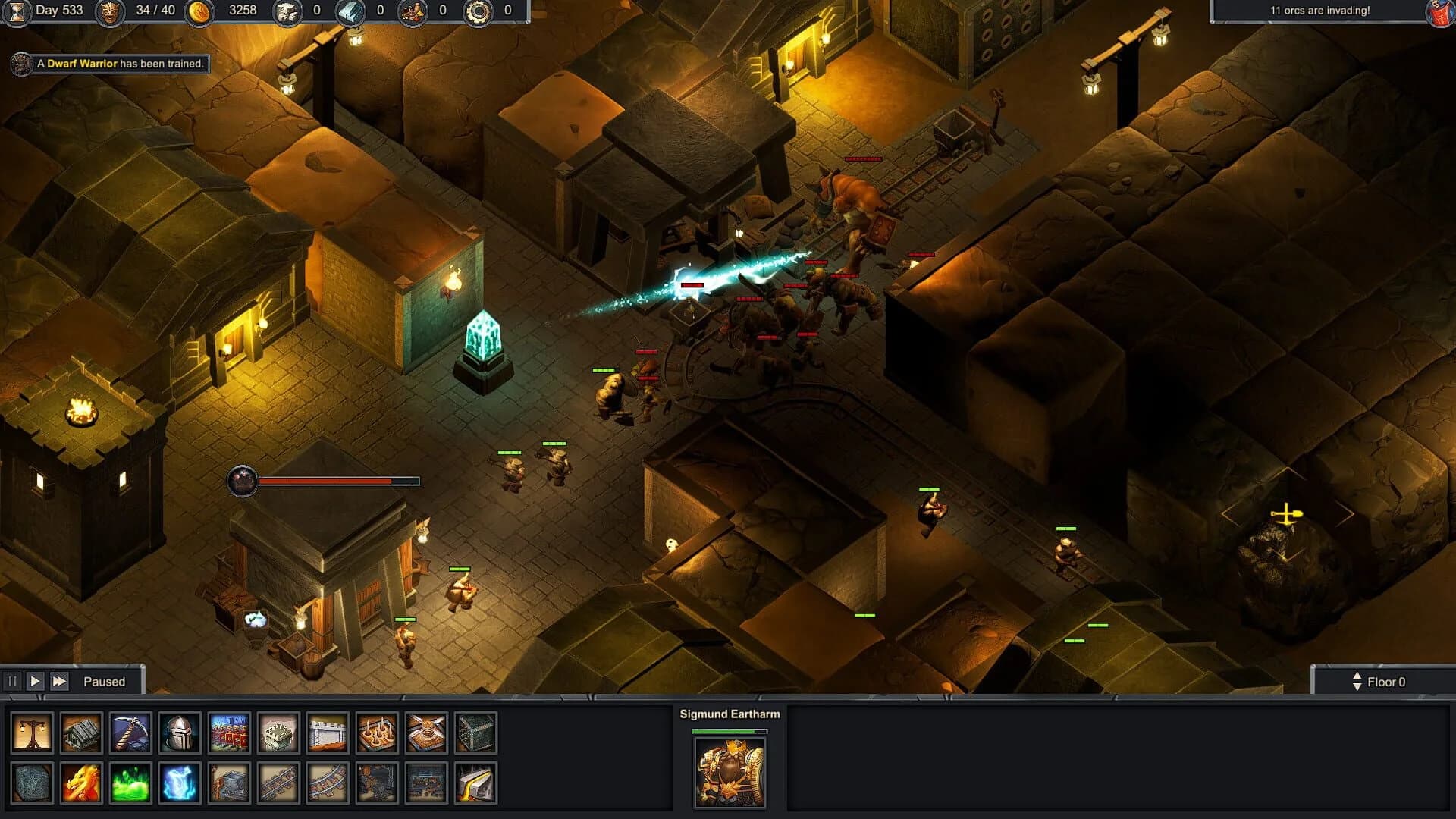Select the pickaxe mining tool
1456x819 pixels.
pos(127,733)
